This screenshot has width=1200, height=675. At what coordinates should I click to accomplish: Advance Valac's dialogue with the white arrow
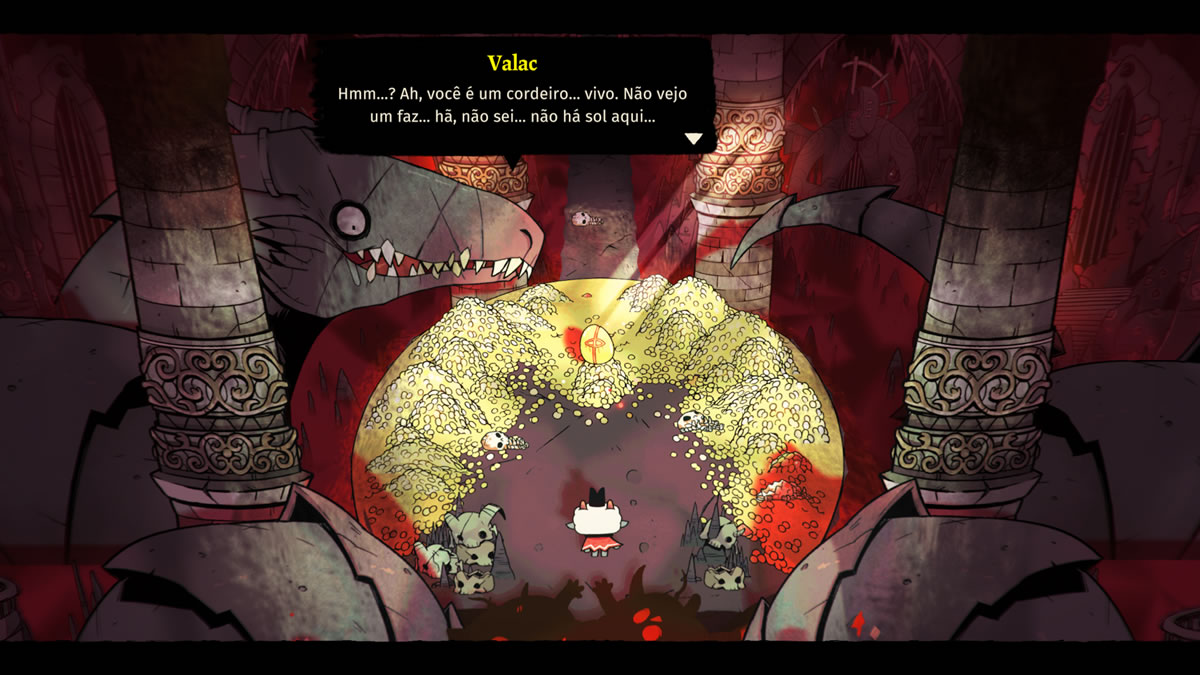coord(693,139)
